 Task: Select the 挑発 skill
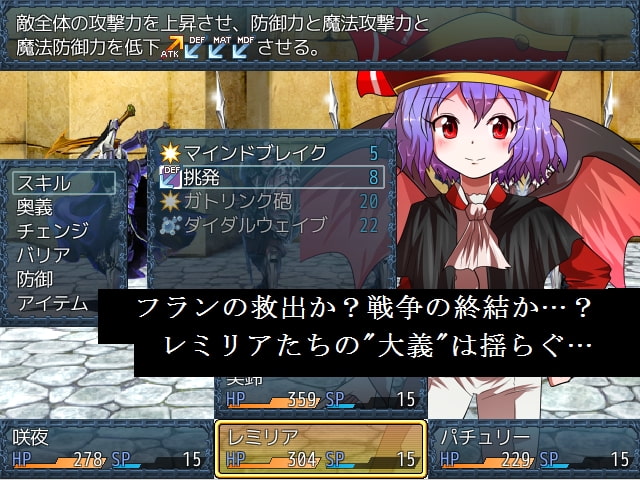pyautogui.click(x=268, y=177)
